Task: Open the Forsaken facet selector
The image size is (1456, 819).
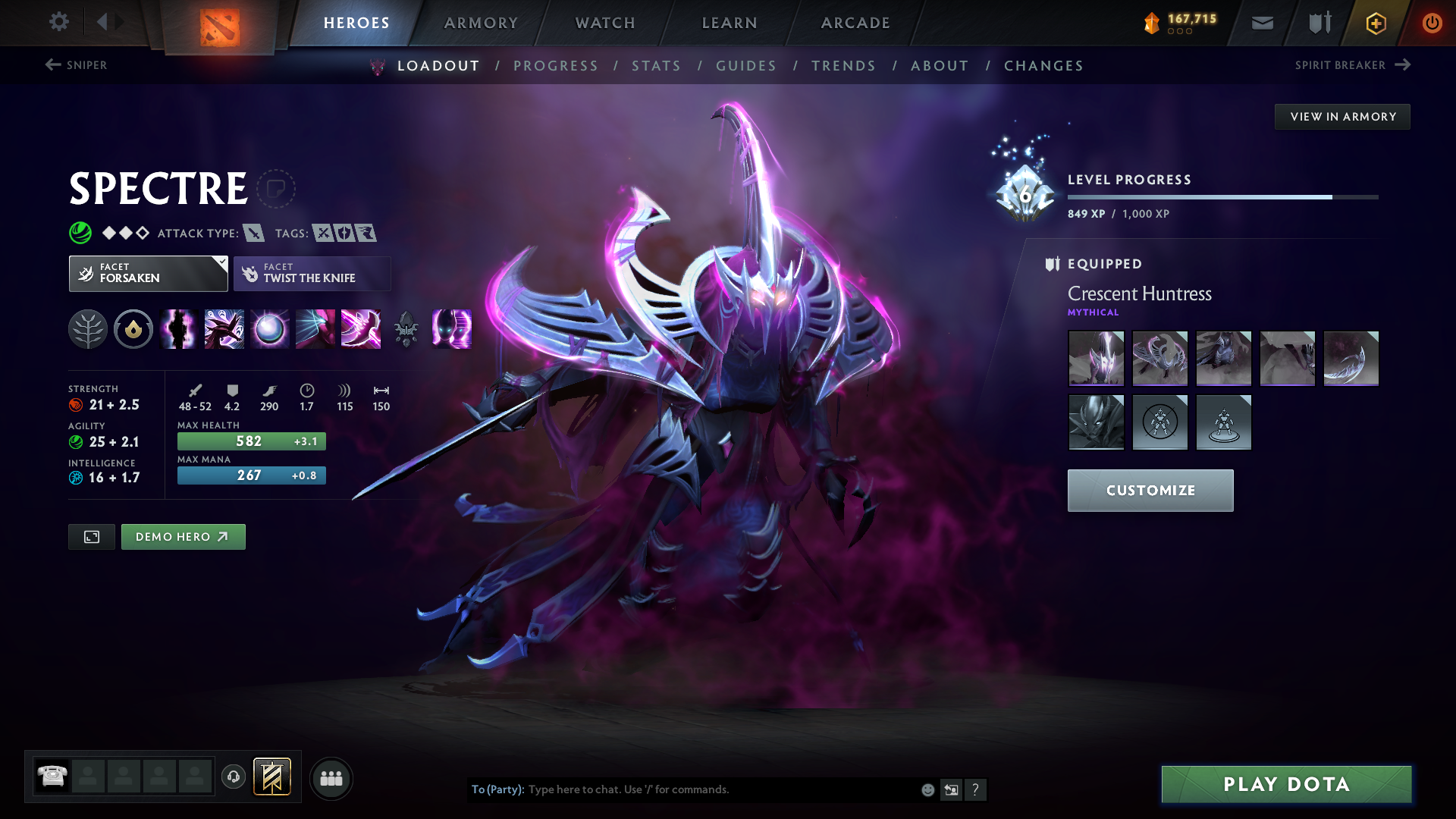Action: (x=148, y=273)
